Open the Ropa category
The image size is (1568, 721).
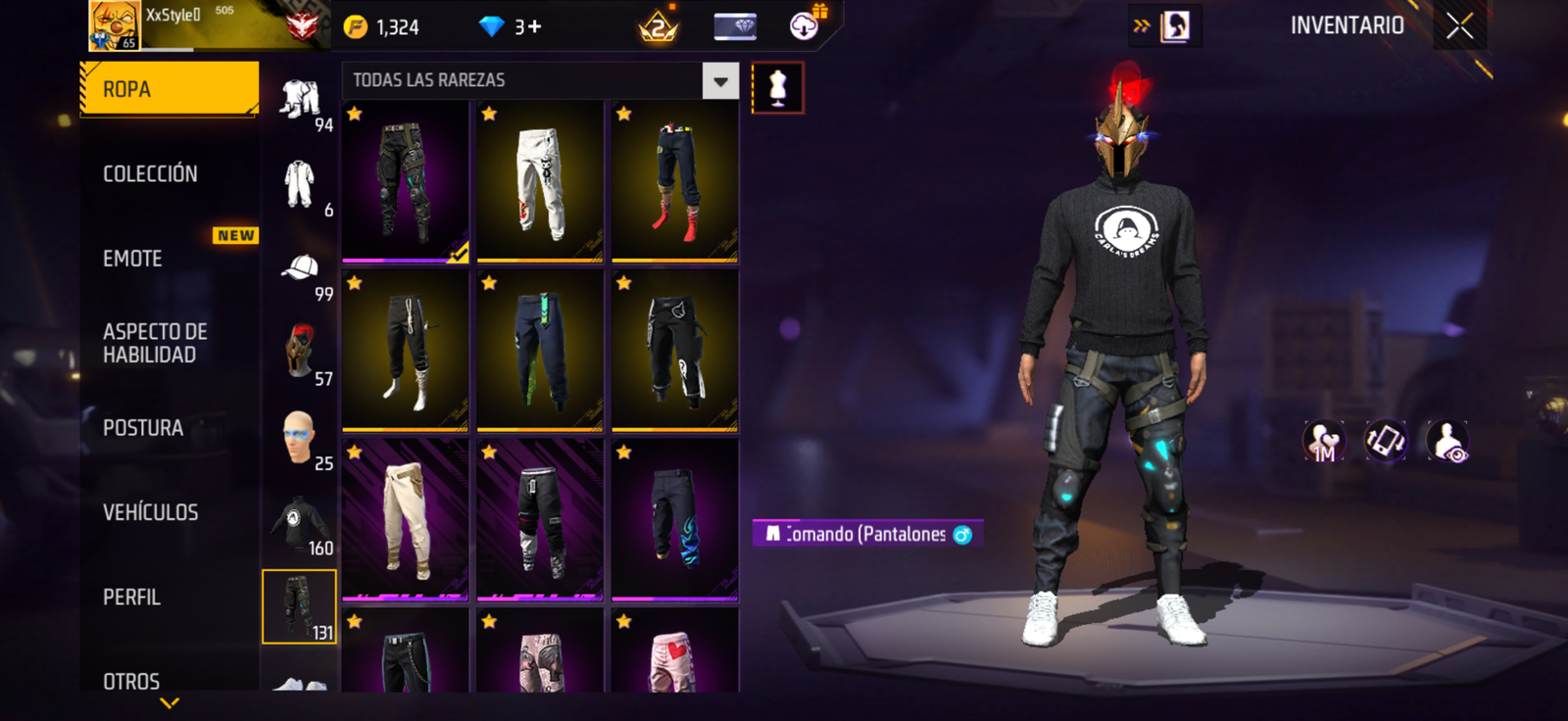click(x=169, y=89)
